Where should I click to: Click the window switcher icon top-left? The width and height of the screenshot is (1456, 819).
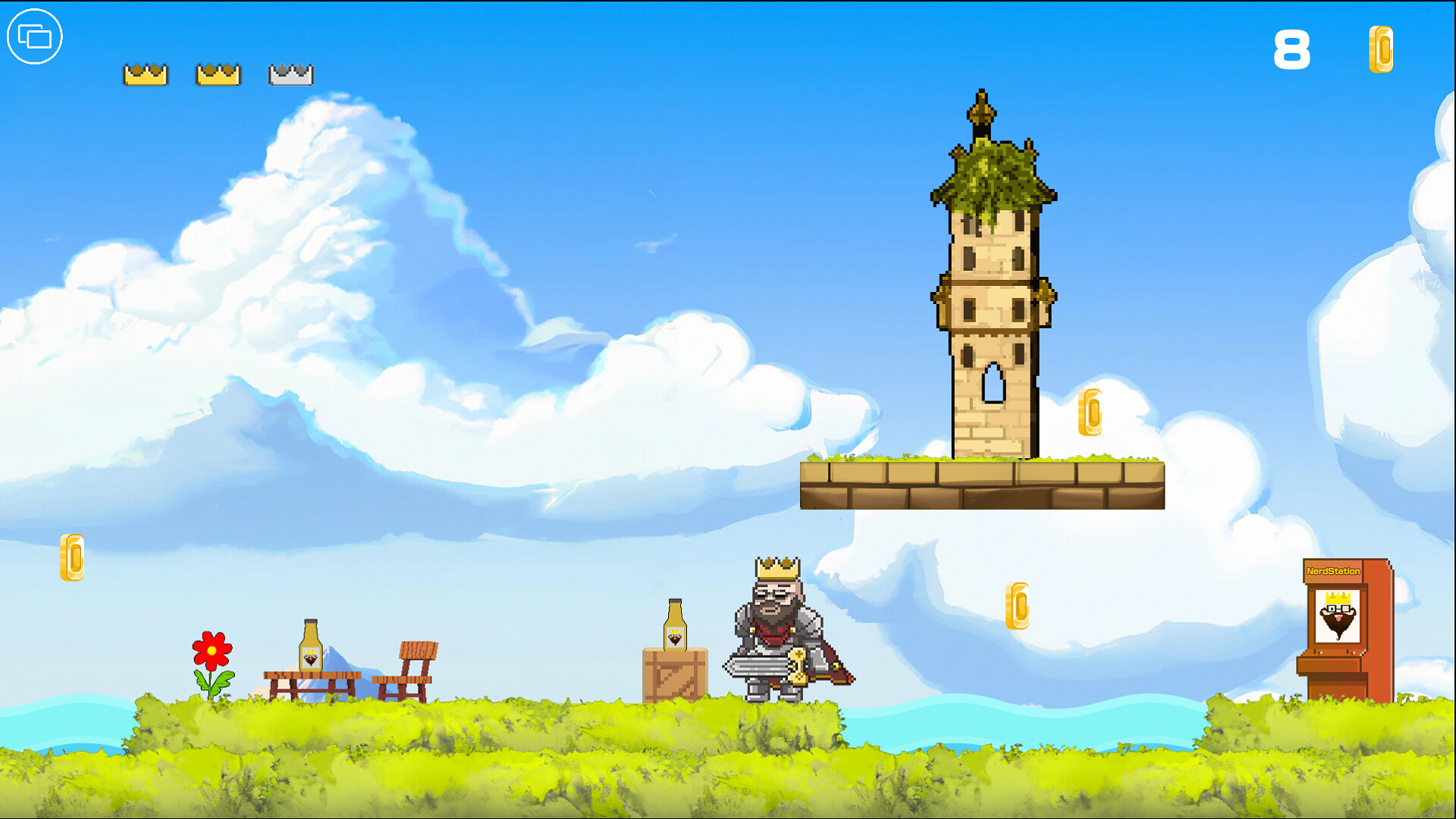click(x=33, y=36)
